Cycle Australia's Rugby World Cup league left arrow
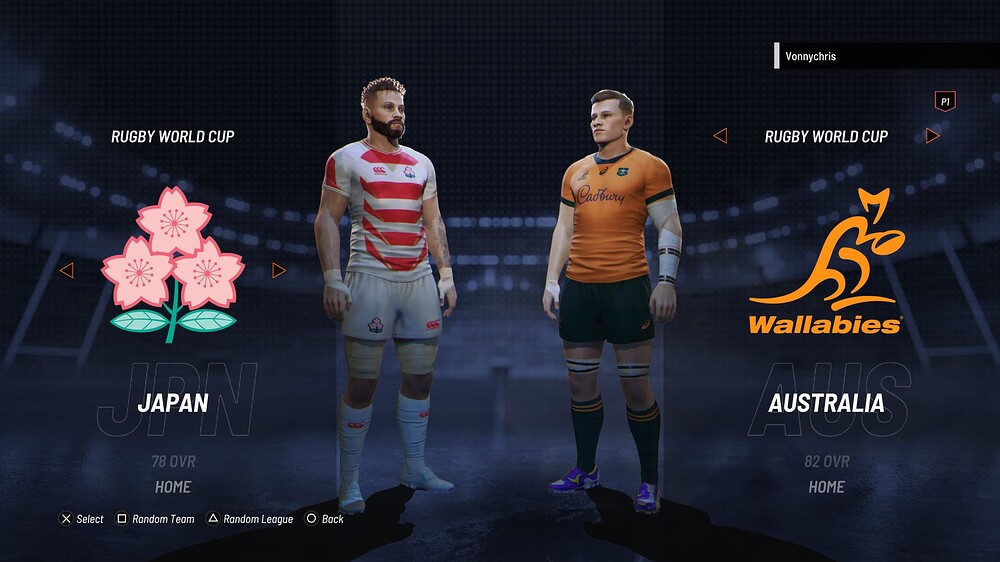 719,136
